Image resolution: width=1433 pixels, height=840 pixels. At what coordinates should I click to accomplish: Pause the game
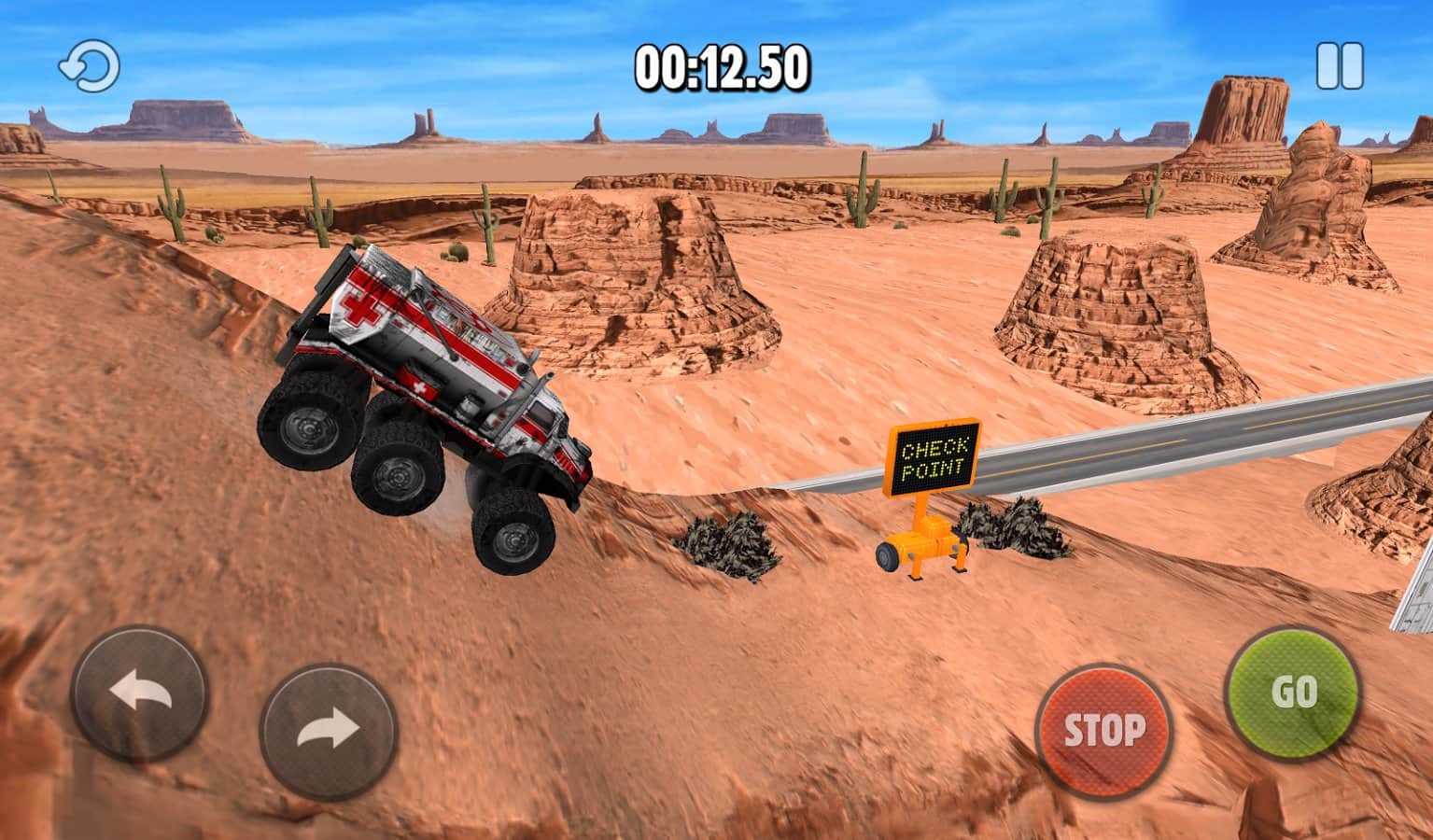pyautogui.click(x=1340, y=66)
